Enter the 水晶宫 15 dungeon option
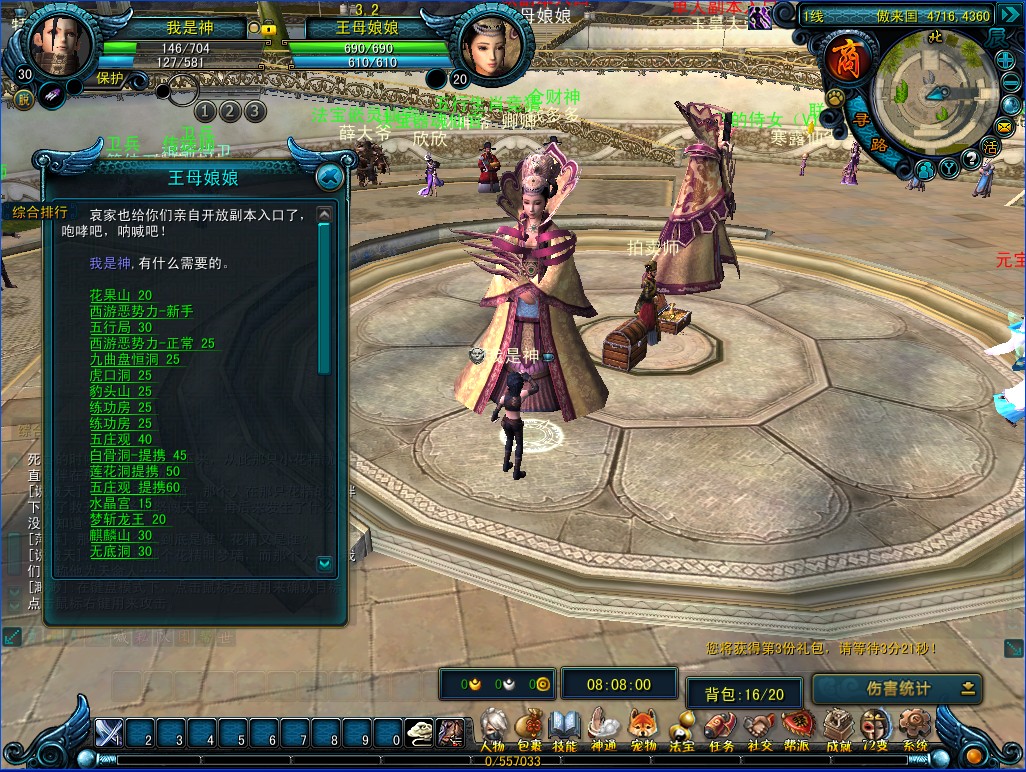The height and width of the screenshot is (772, 1026). pos(121,504)
